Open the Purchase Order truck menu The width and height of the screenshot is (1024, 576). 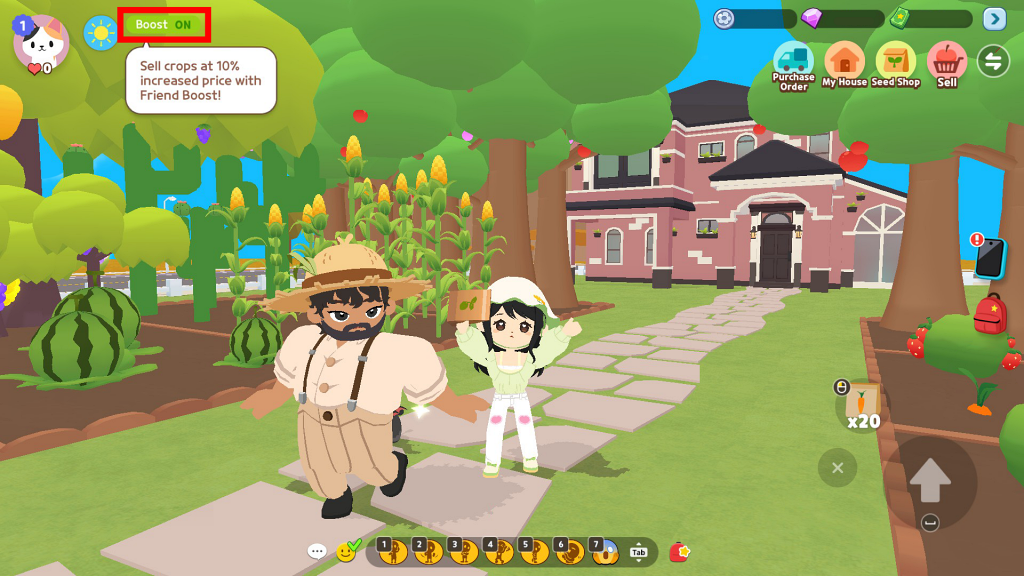coord(793,62)
